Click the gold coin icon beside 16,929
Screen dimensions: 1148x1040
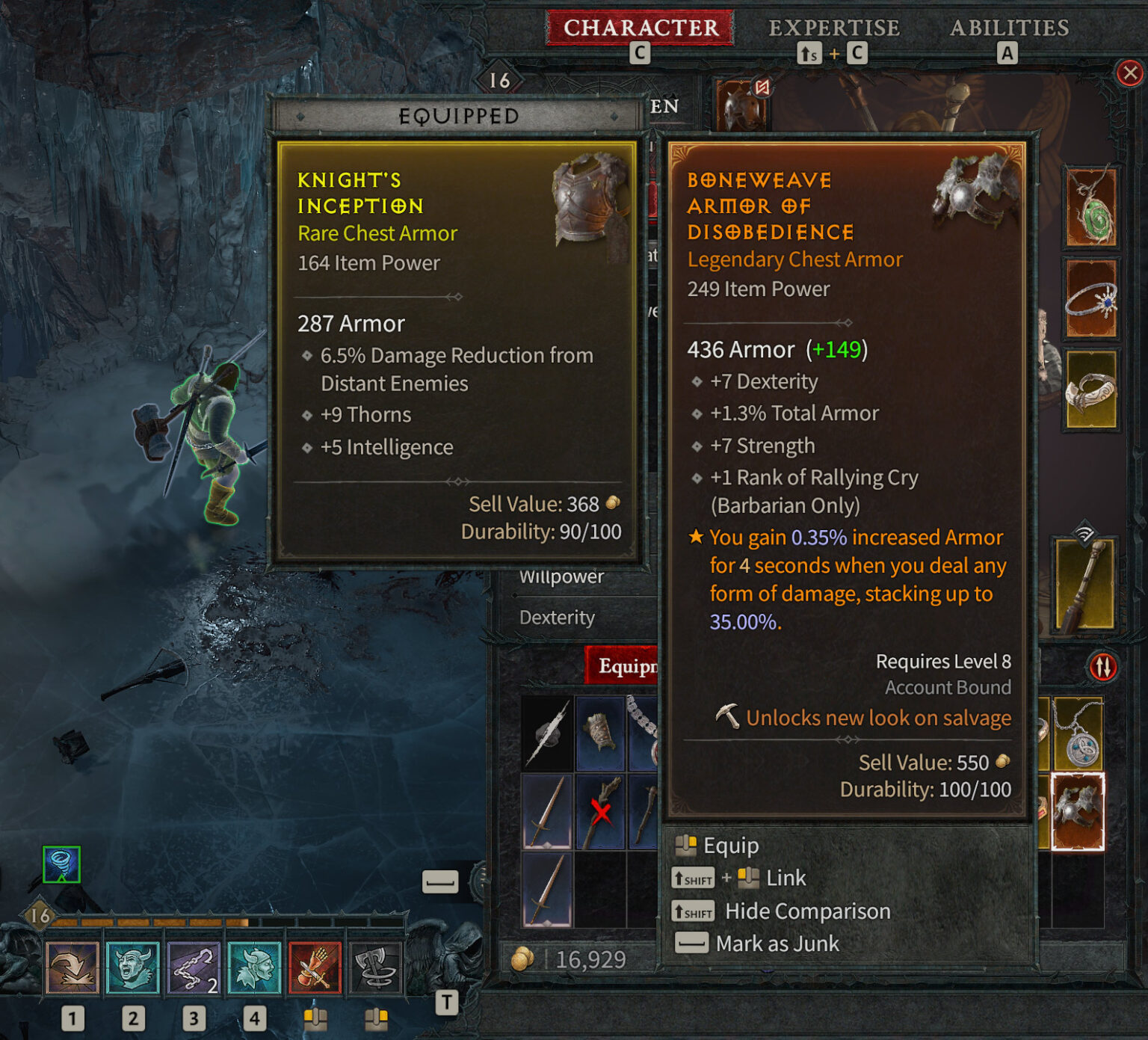point(521,958)
